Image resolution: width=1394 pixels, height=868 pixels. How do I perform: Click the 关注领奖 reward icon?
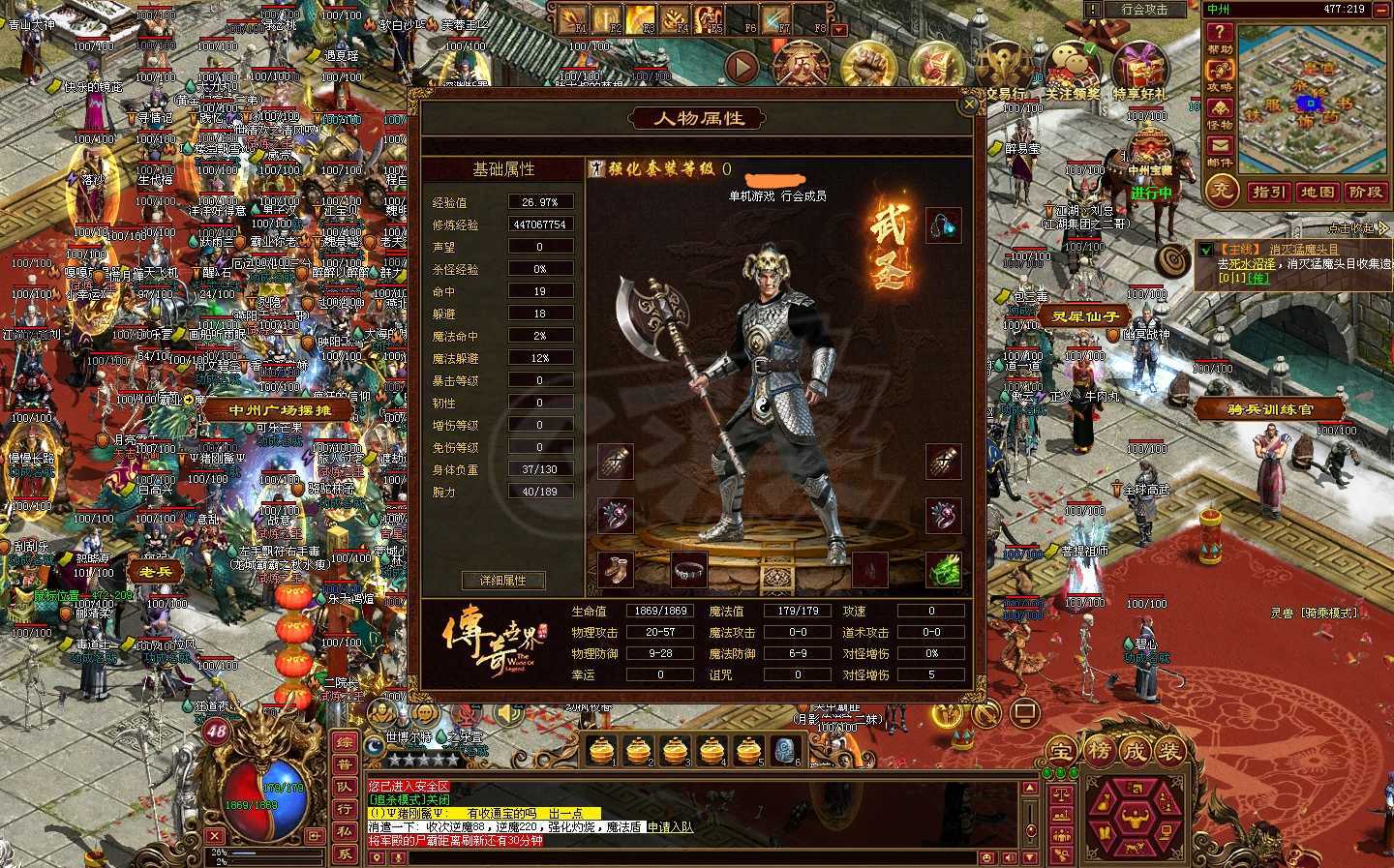1072,63
